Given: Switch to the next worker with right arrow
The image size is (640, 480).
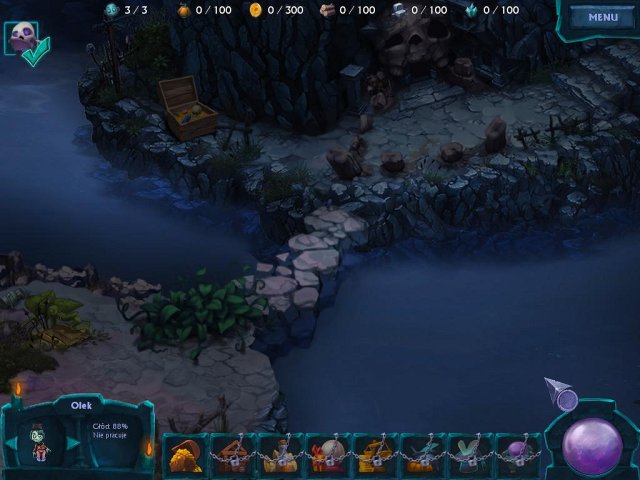Looking at the screenshot, I should tap(73, 443).
